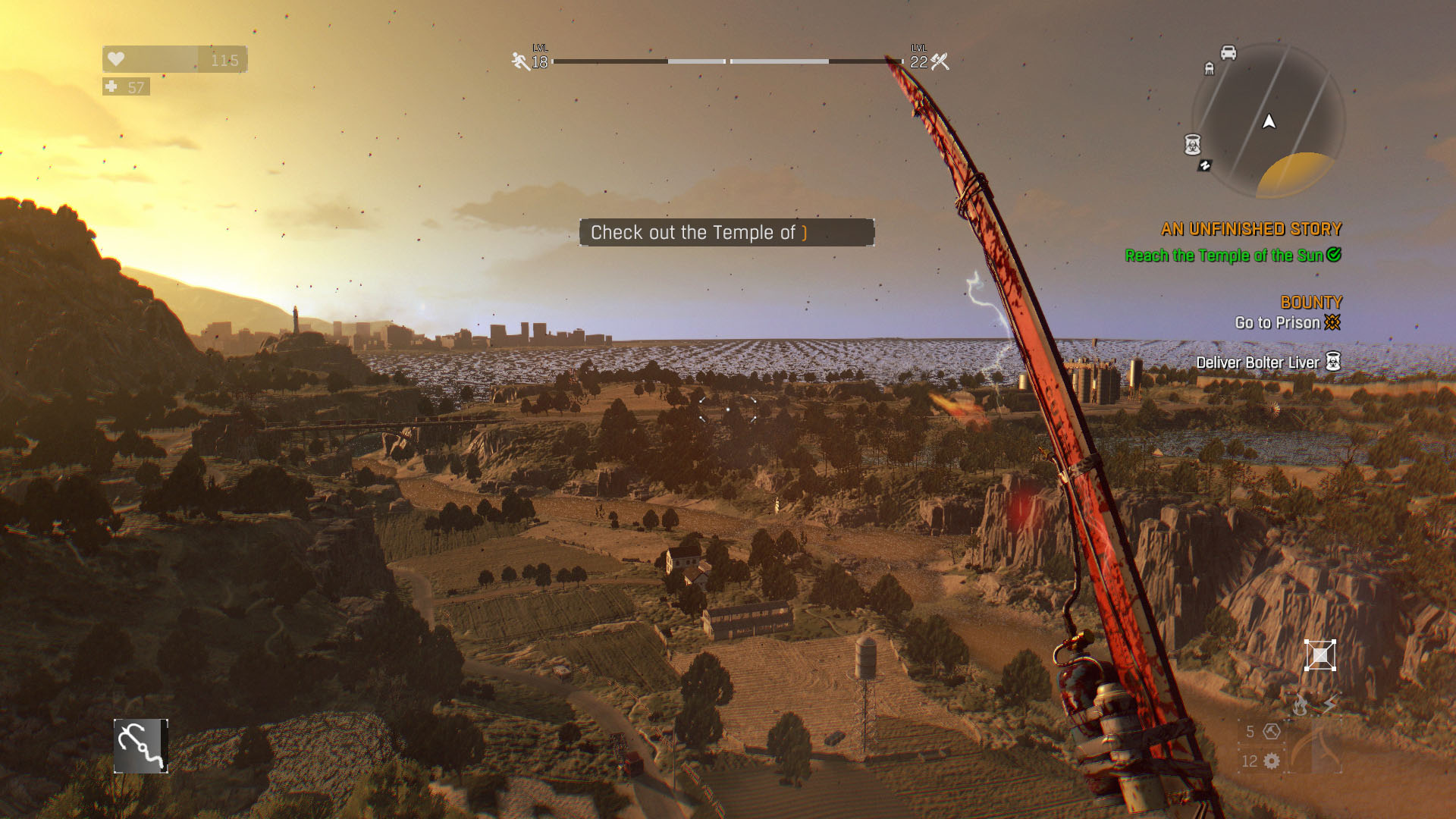Click the electricity weapon effect icon
The image size is (1456, 819).
coord(1330,704)
